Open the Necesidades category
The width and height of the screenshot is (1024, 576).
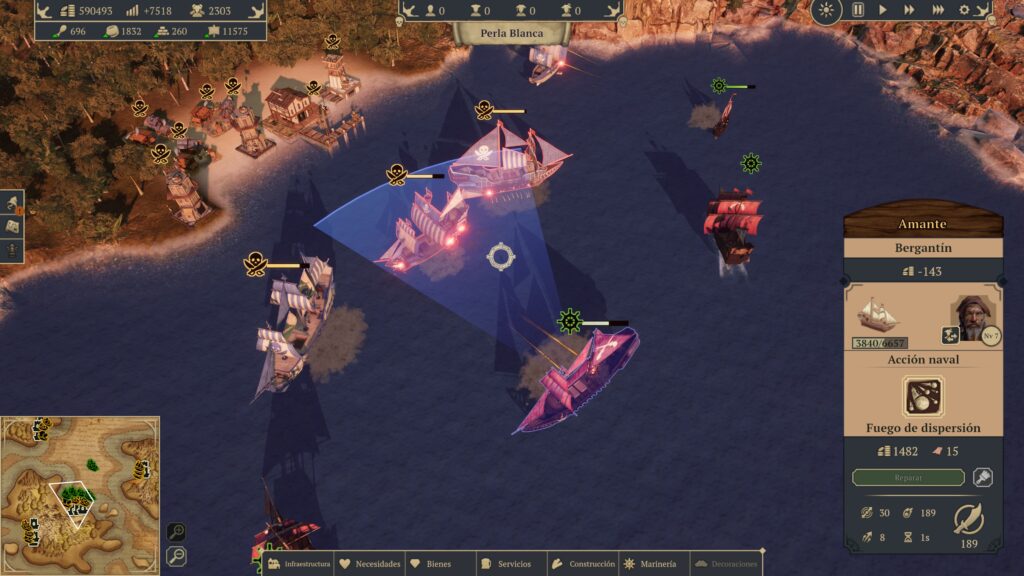[370, 564]
